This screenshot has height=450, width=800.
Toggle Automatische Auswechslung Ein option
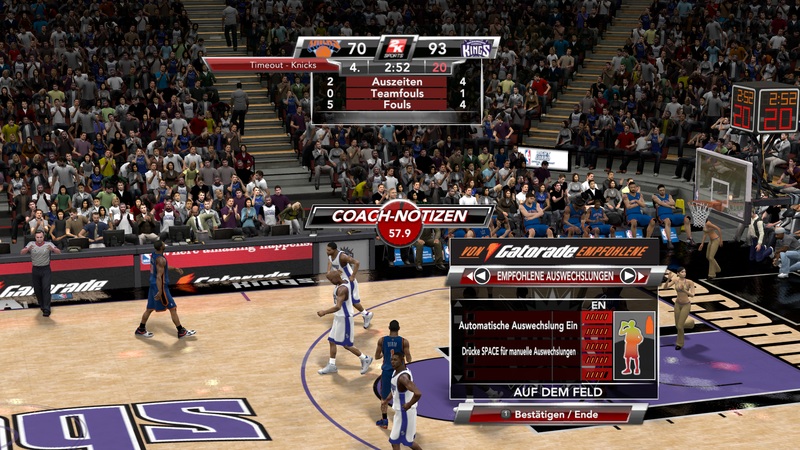[517, 325]
